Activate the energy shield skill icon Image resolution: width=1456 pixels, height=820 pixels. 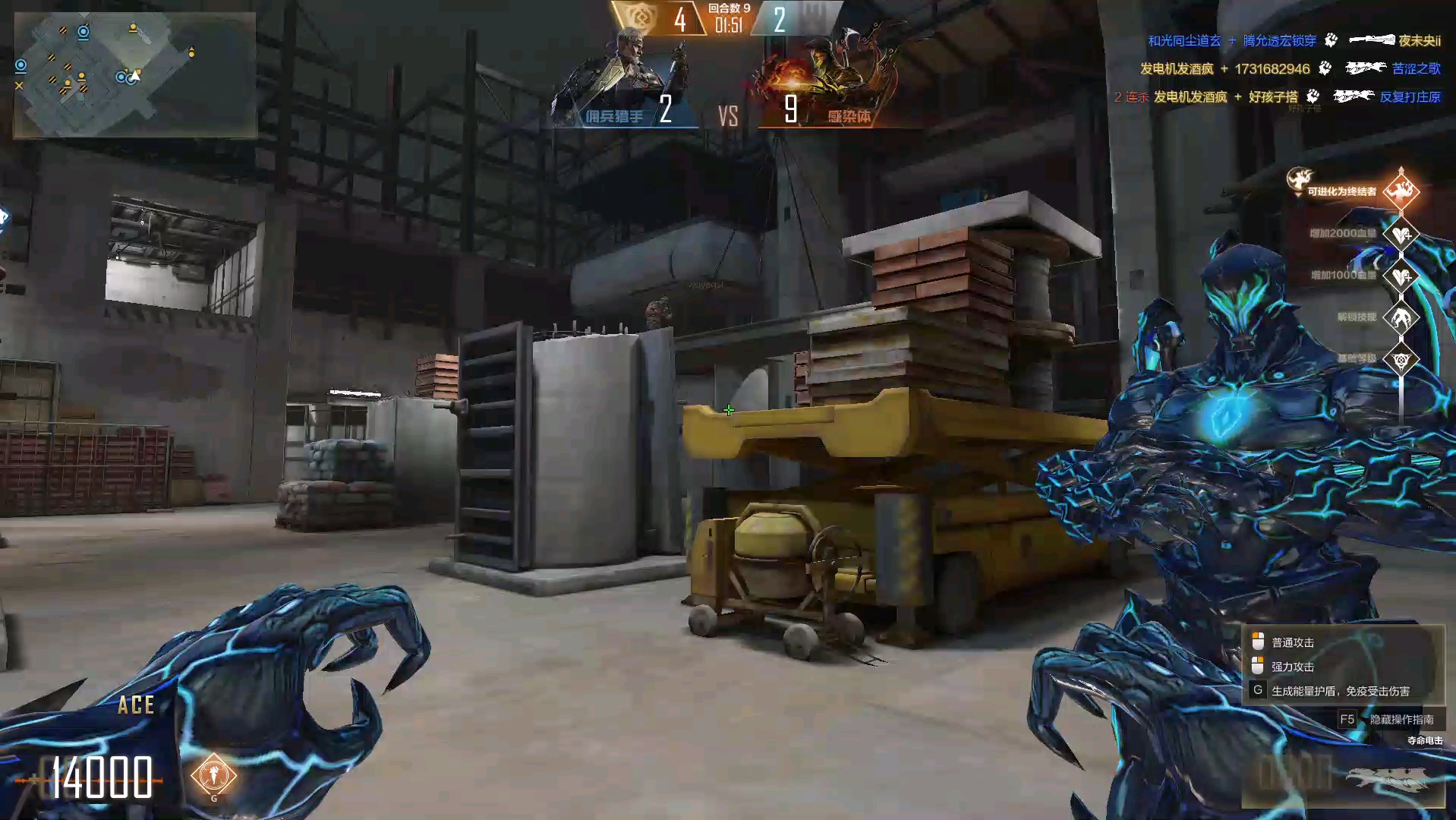(x=214, y=775)
